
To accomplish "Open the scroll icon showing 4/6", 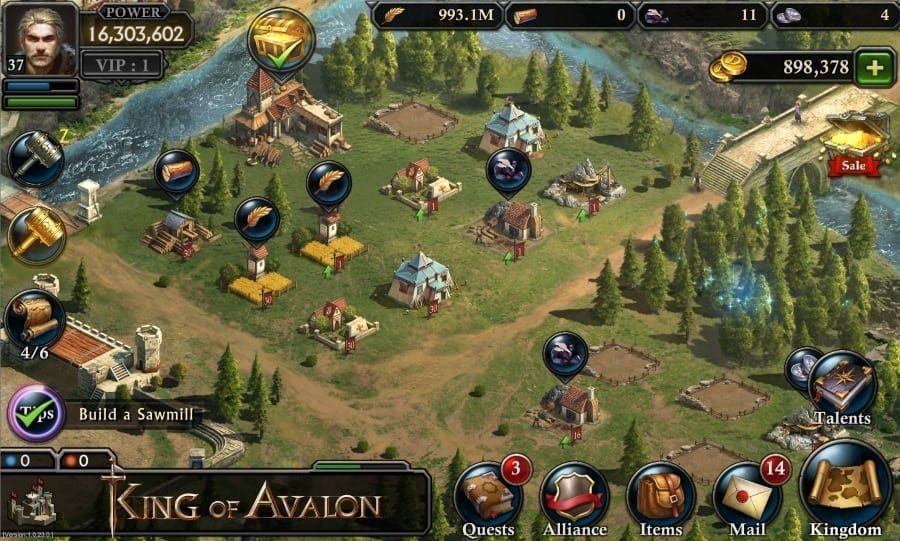I will [x=36, y=317].
